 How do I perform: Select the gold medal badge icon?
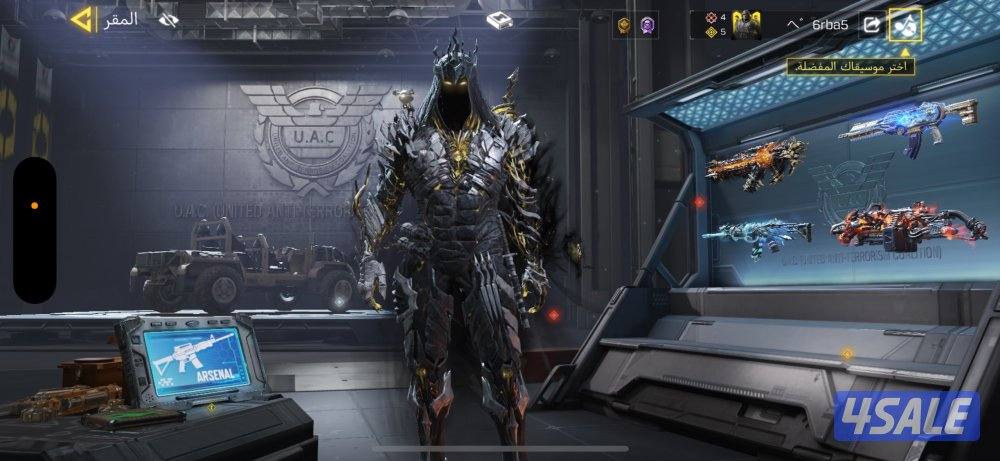623,25
